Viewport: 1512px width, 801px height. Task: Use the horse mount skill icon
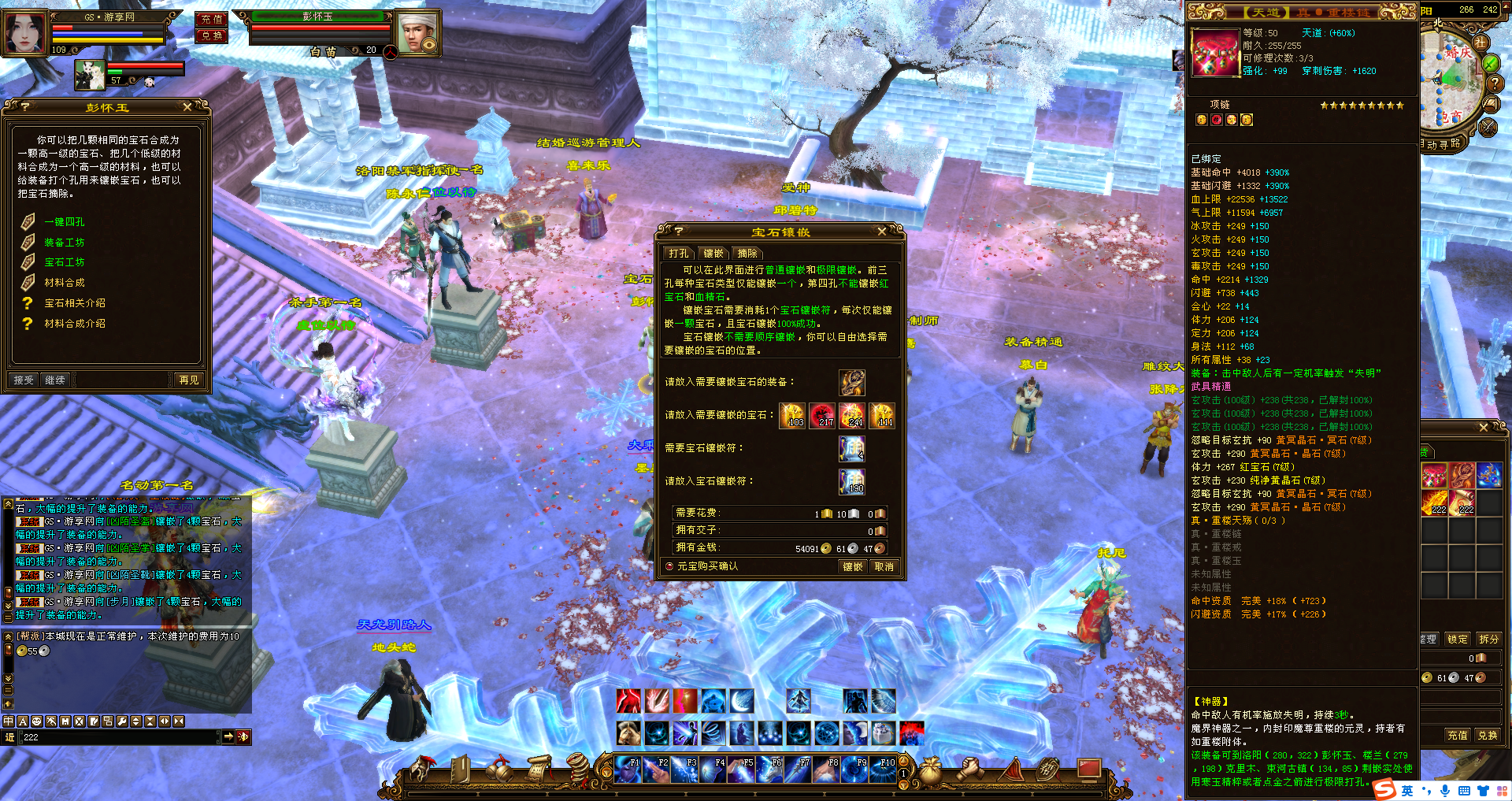pyautogui.click(x=628, y=733)
